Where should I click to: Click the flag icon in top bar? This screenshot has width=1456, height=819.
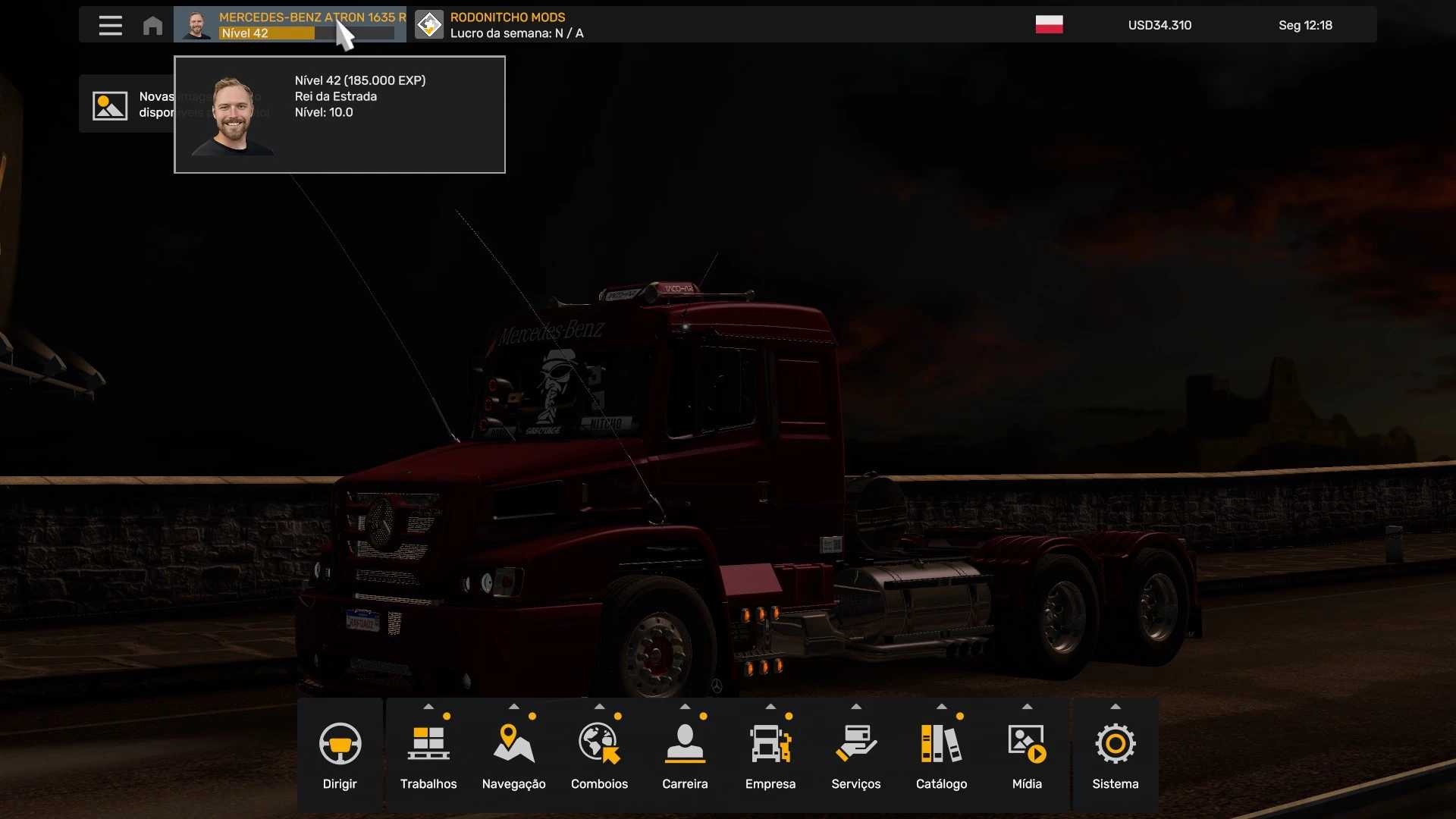click(x=1049, y=25)
